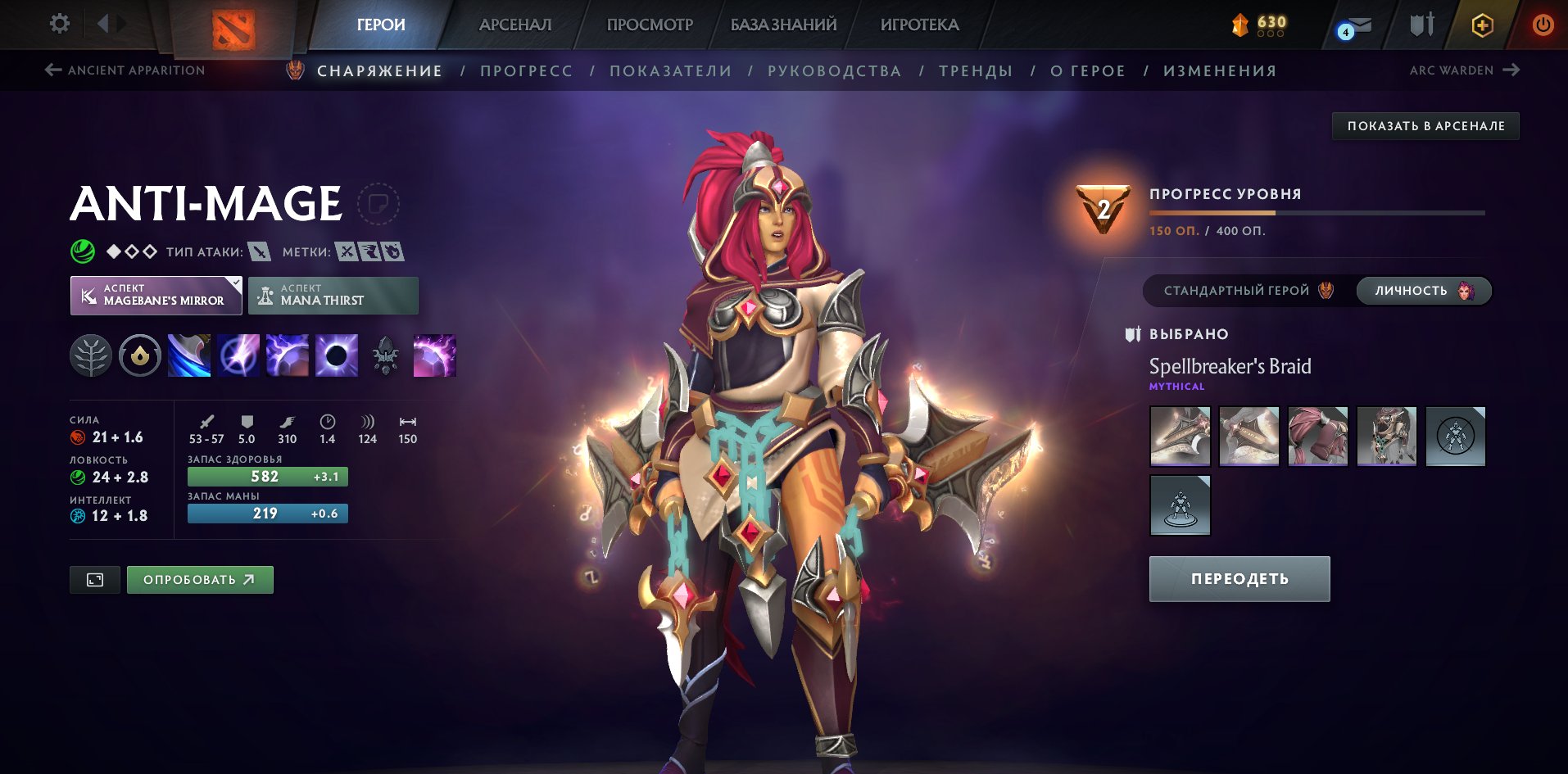1568x774 pixels.
Task: Click ОПРОБОВАТЬ to try the hero
Action: [x=199, y=579]
